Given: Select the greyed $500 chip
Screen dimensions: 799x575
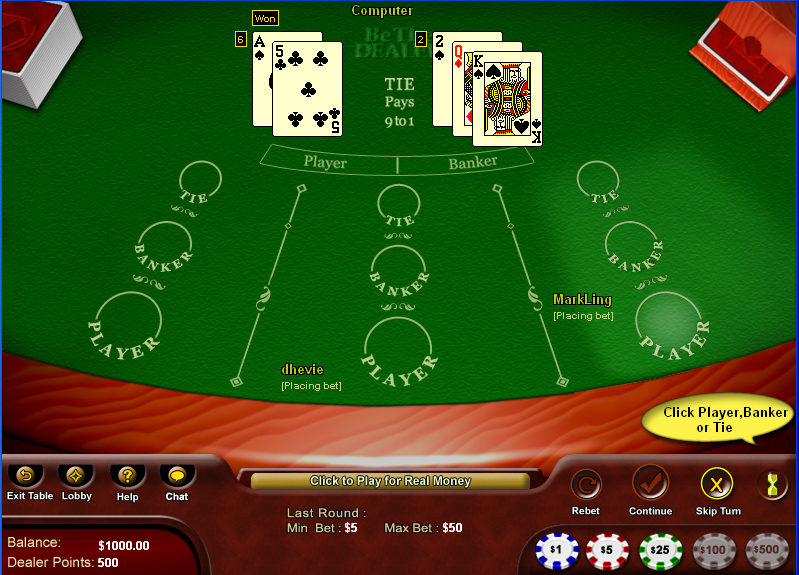Looking at the screenshot, I should 767,550.
